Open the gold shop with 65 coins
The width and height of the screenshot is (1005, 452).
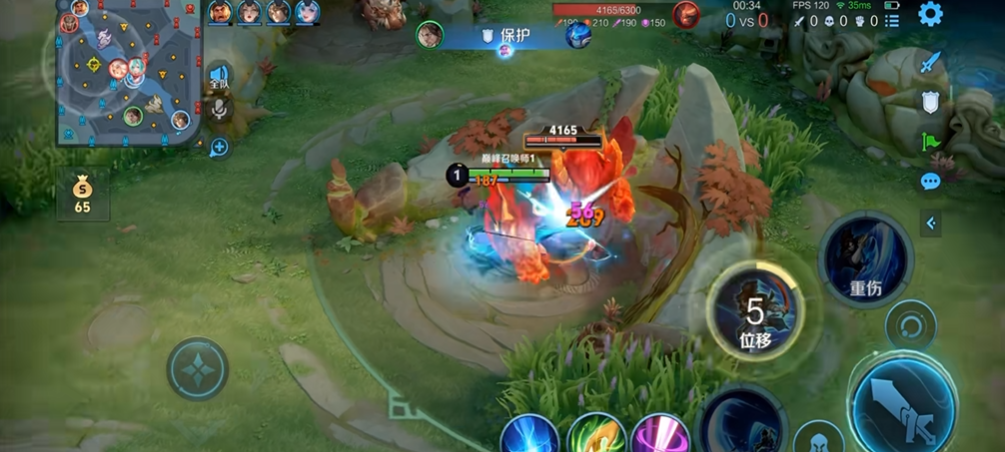(x=82, y=194)
